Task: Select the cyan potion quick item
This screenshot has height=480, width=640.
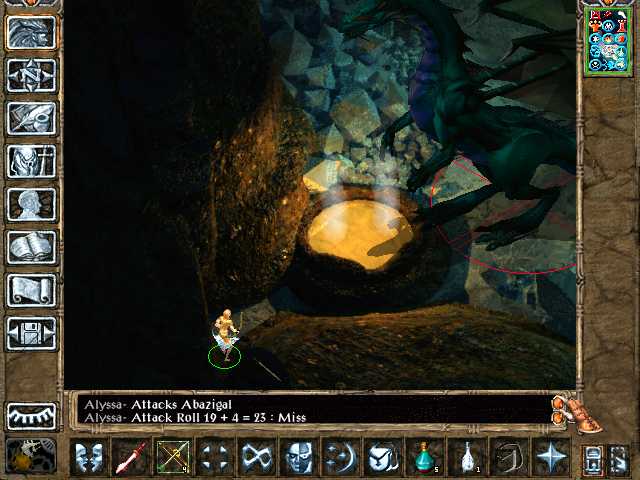Action: tap(424, 458)
